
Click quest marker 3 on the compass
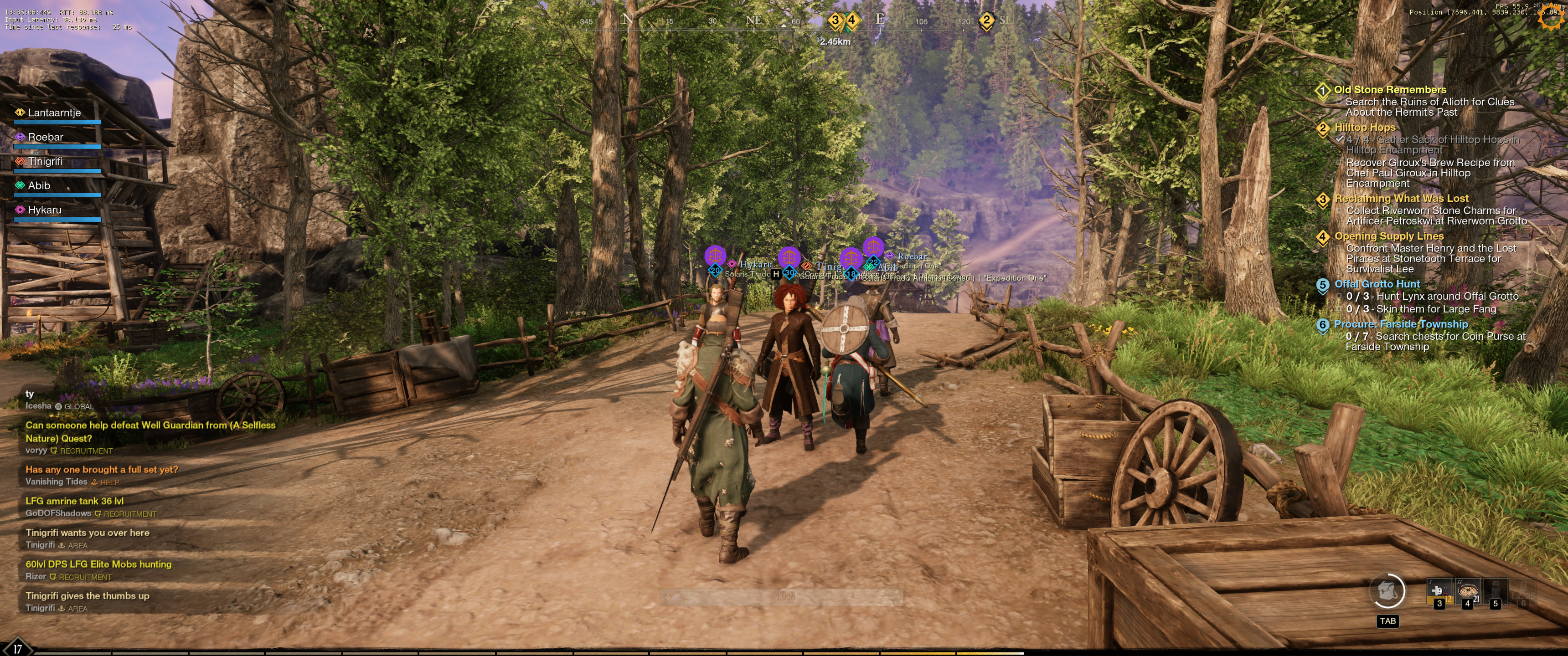click(835, 20)
